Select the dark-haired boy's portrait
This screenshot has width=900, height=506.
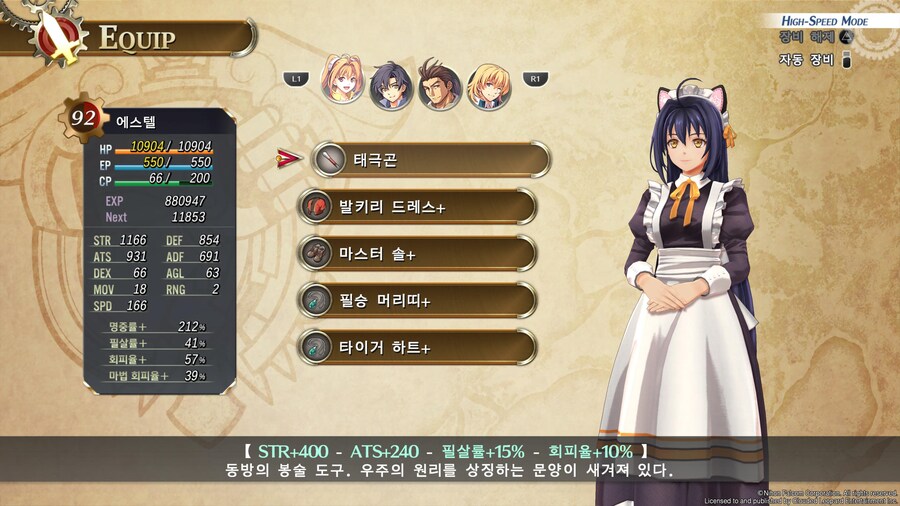391,84
